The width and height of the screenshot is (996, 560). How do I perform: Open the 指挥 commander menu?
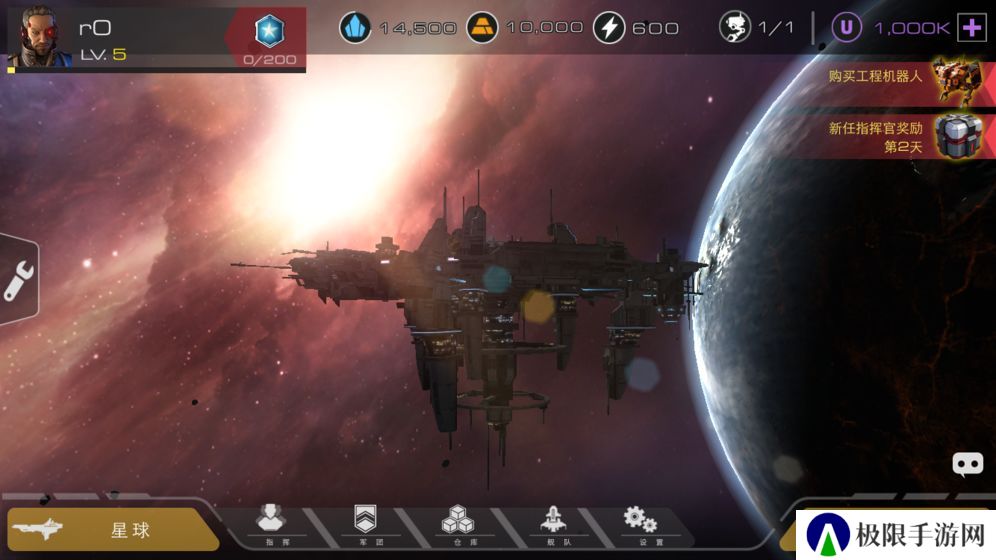click(271, 523)
